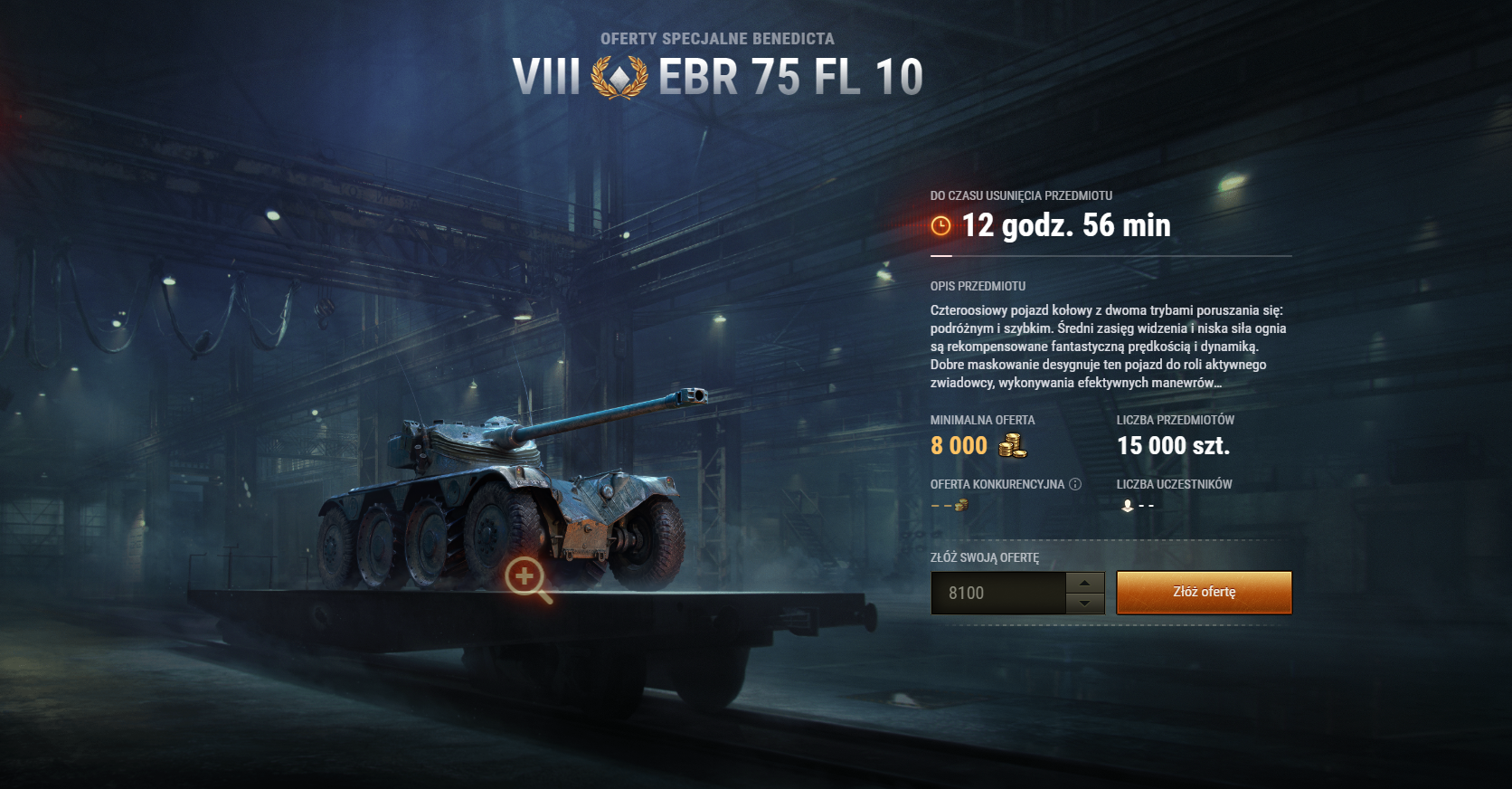1512x789 pixels.
Task: Click the Złóż ofertę button
Action: (1204, 593)
